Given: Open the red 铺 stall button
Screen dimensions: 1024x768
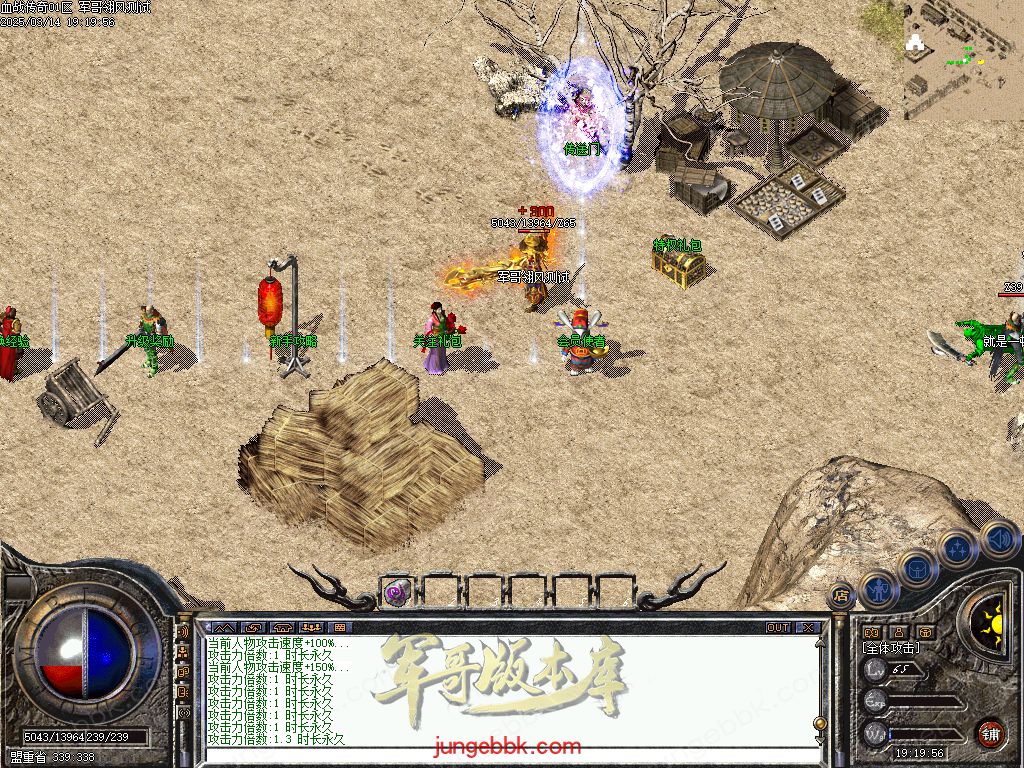Looking at the screenshot, I should 989,732.
